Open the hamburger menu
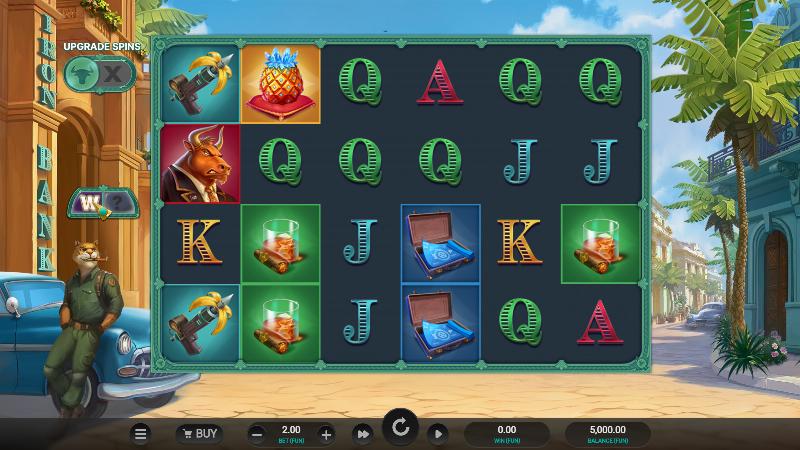This screenshot has height=450, width=800. click(x=141, y=434)
